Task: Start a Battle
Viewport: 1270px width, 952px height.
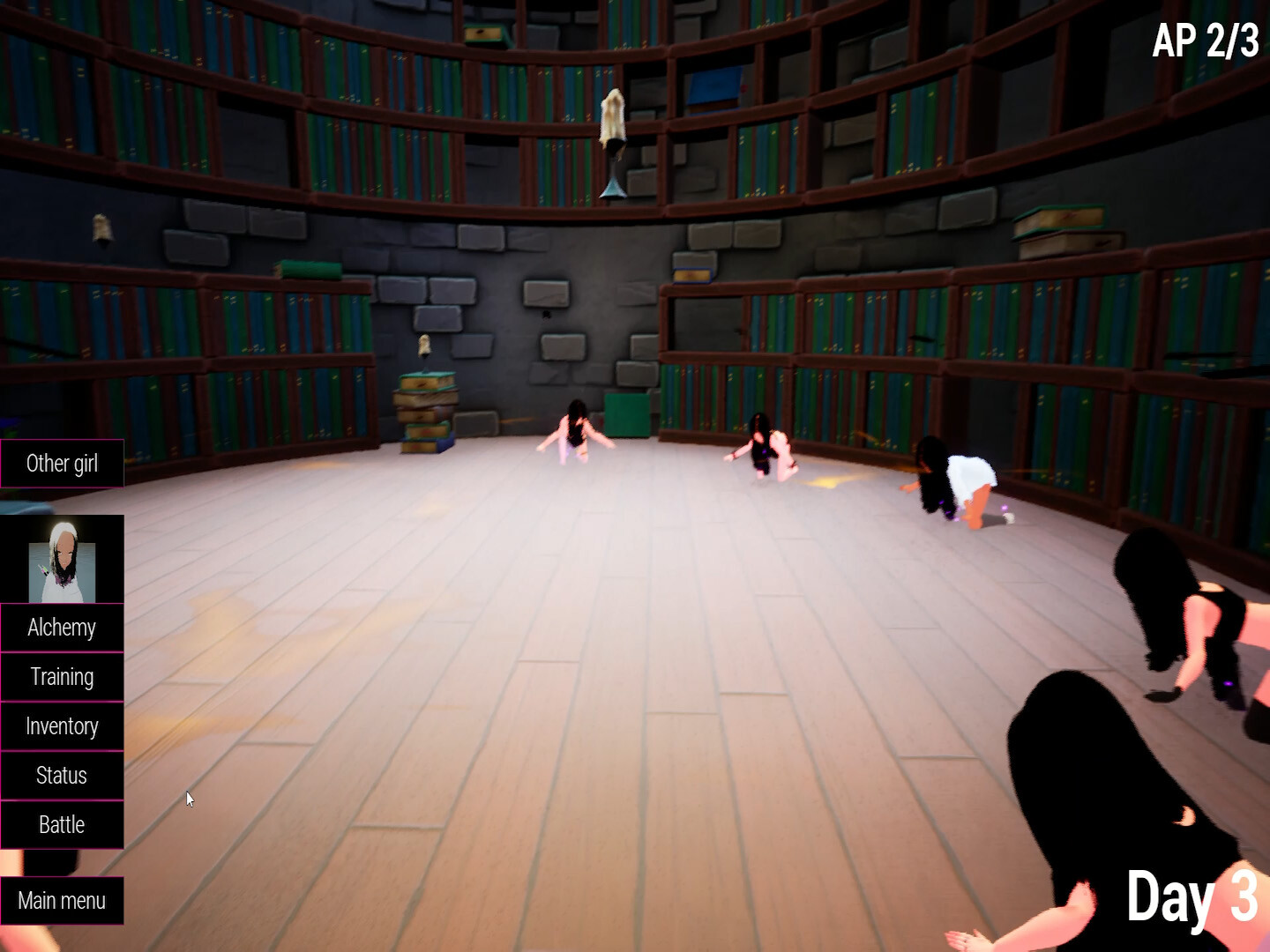Action: (62, 824)
